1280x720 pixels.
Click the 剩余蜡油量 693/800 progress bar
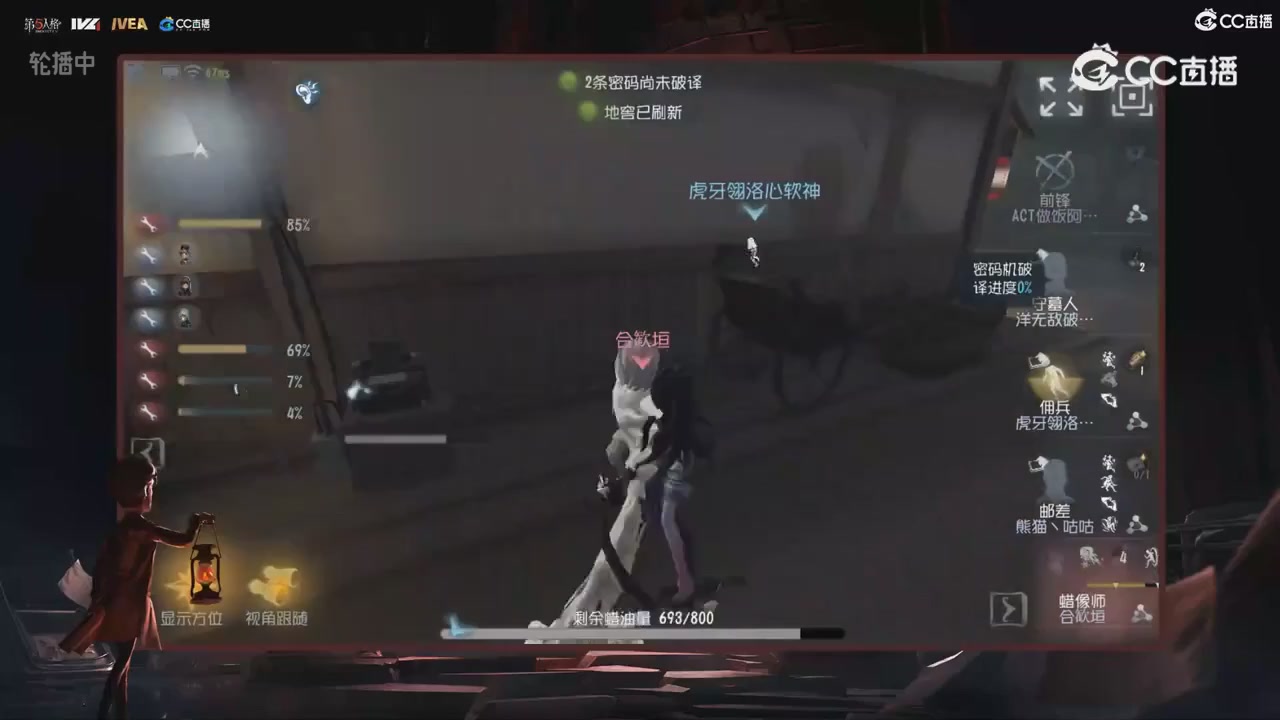(x=640, y=633)
